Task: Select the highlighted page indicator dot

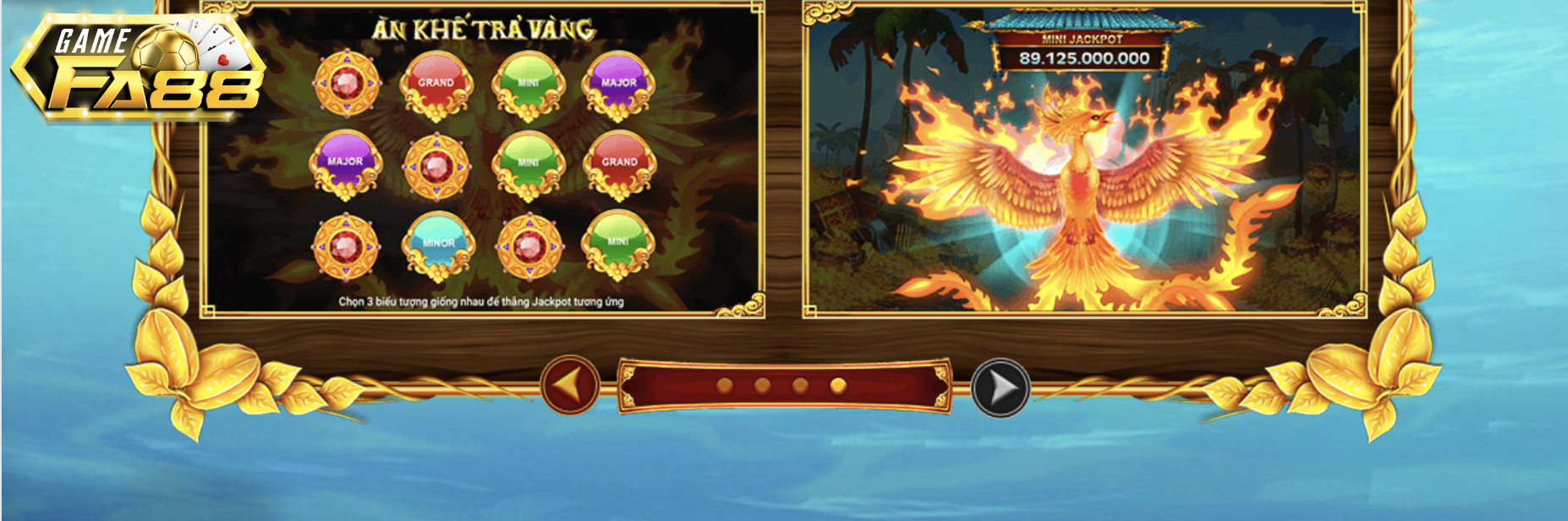Action: click(838, 386)
